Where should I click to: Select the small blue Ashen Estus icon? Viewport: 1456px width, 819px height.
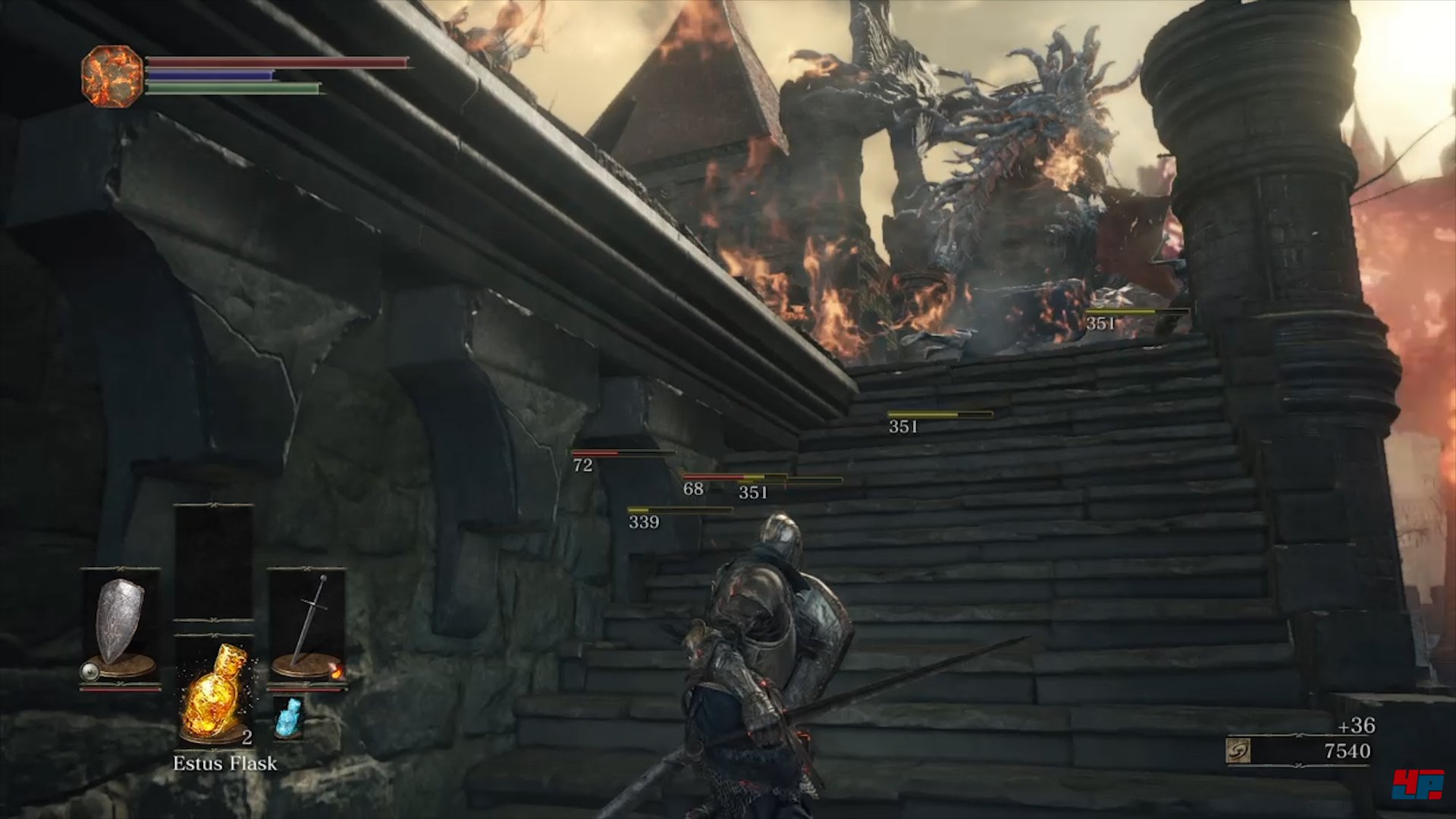coord(288,717)
